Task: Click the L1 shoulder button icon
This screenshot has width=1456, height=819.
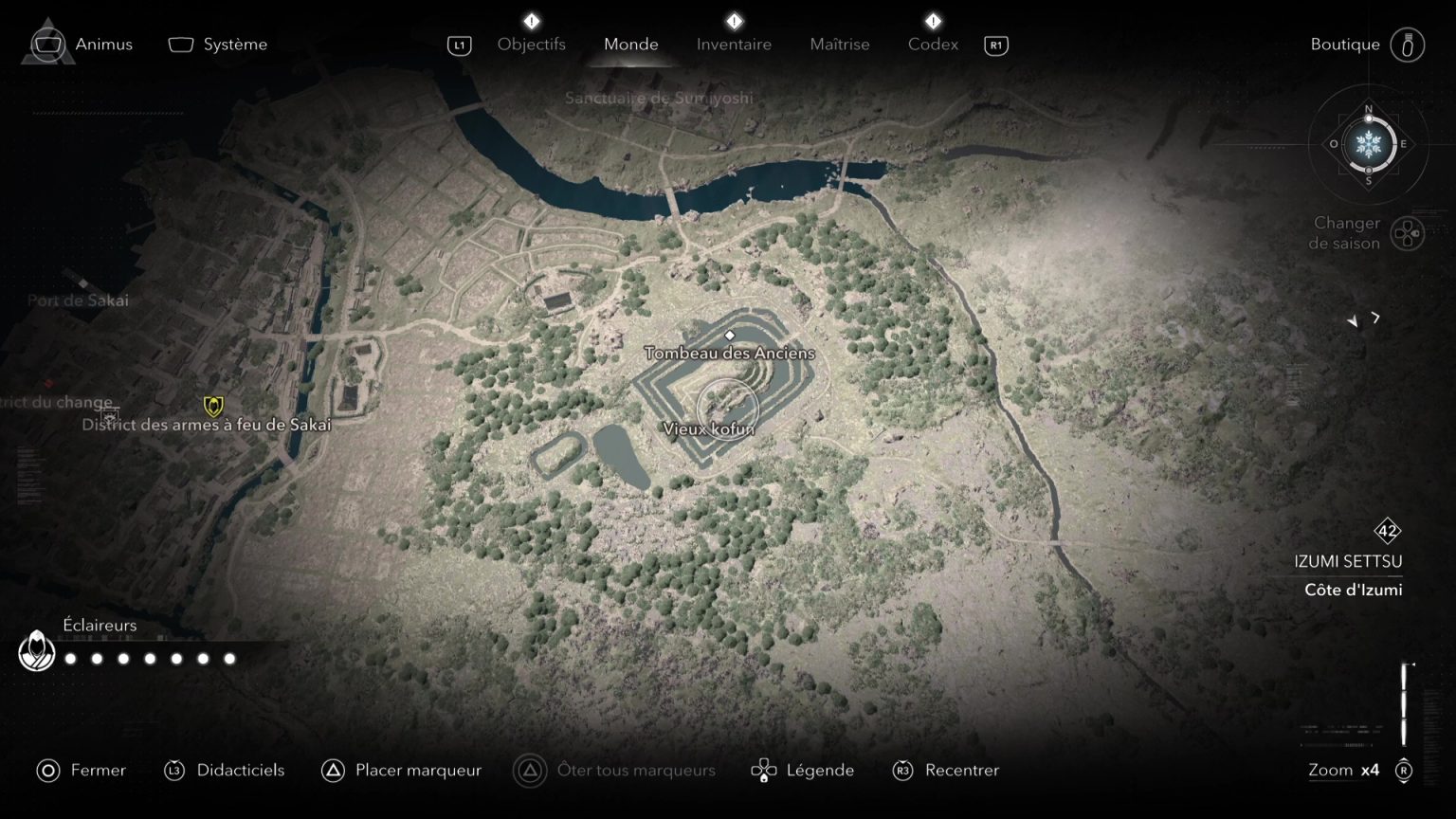Action: (x=459, y=45)
